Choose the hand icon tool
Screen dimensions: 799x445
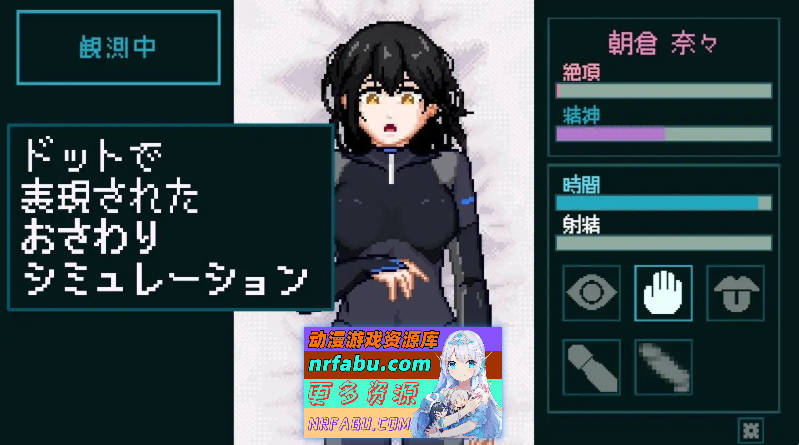663,292
